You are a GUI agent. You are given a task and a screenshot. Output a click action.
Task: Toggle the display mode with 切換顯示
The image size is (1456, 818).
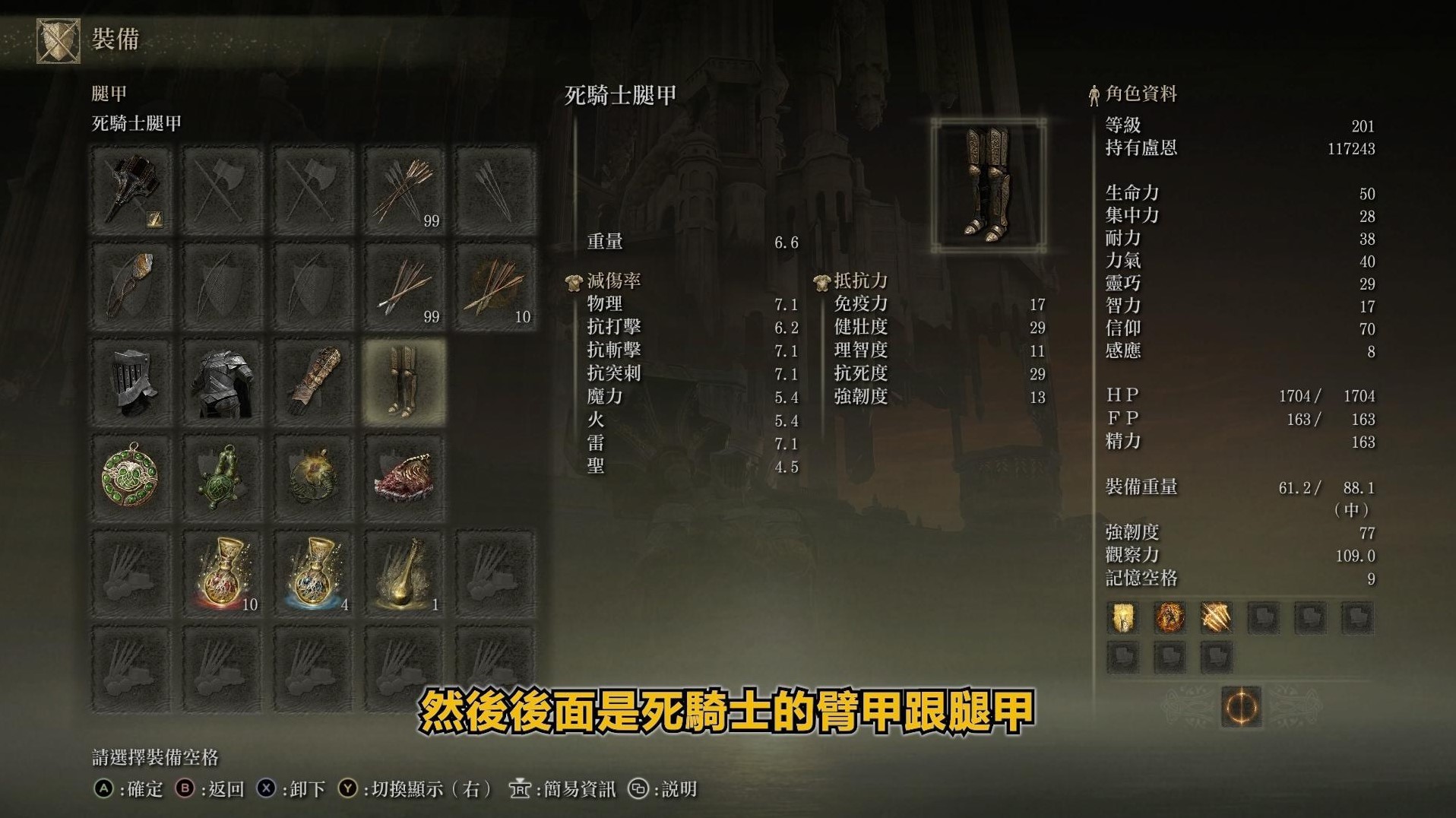[x=407, y=789]
